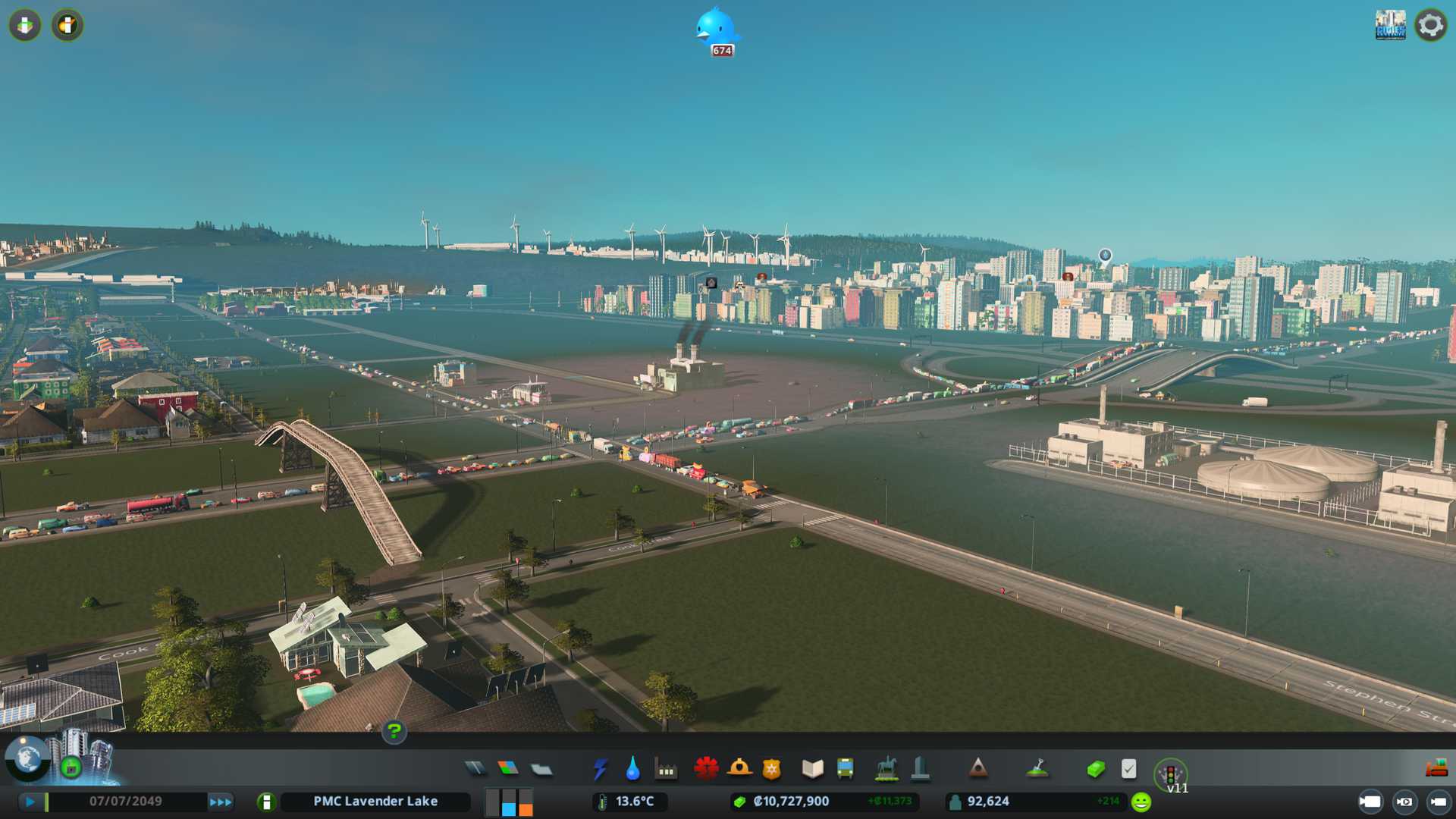
Task: Open the gear options menu
Action: pos(1430,25)
